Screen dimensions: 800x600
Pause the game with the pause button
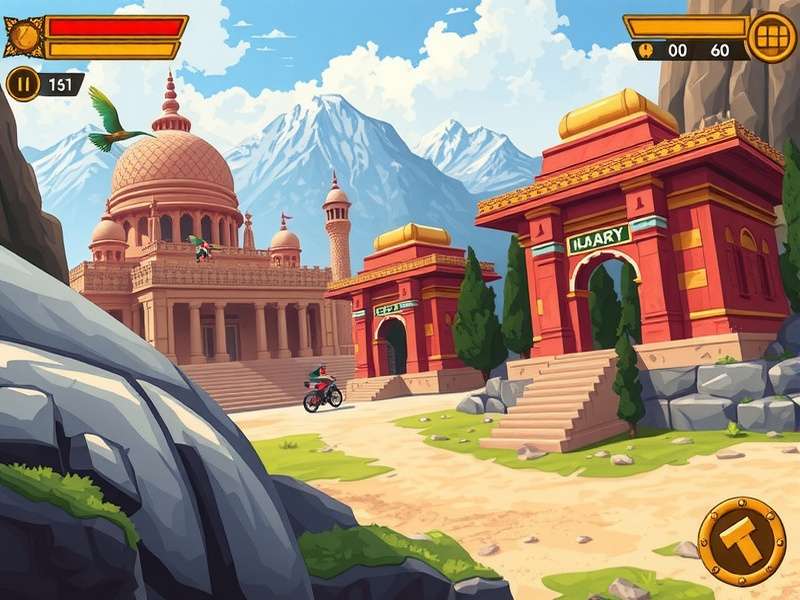point(22,84)
